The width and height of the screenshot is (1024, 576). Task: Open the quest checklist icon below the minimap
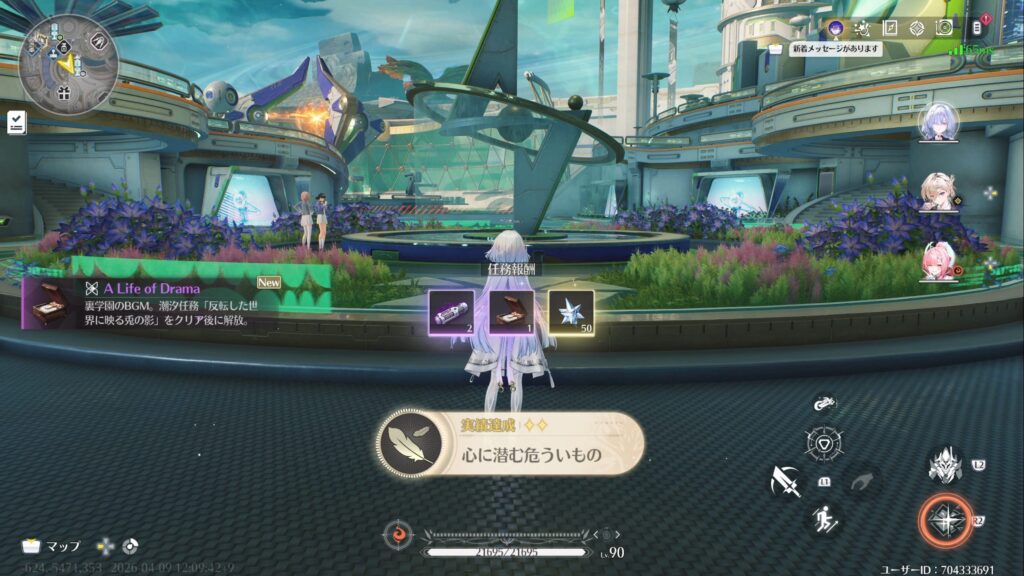point(16,122)
